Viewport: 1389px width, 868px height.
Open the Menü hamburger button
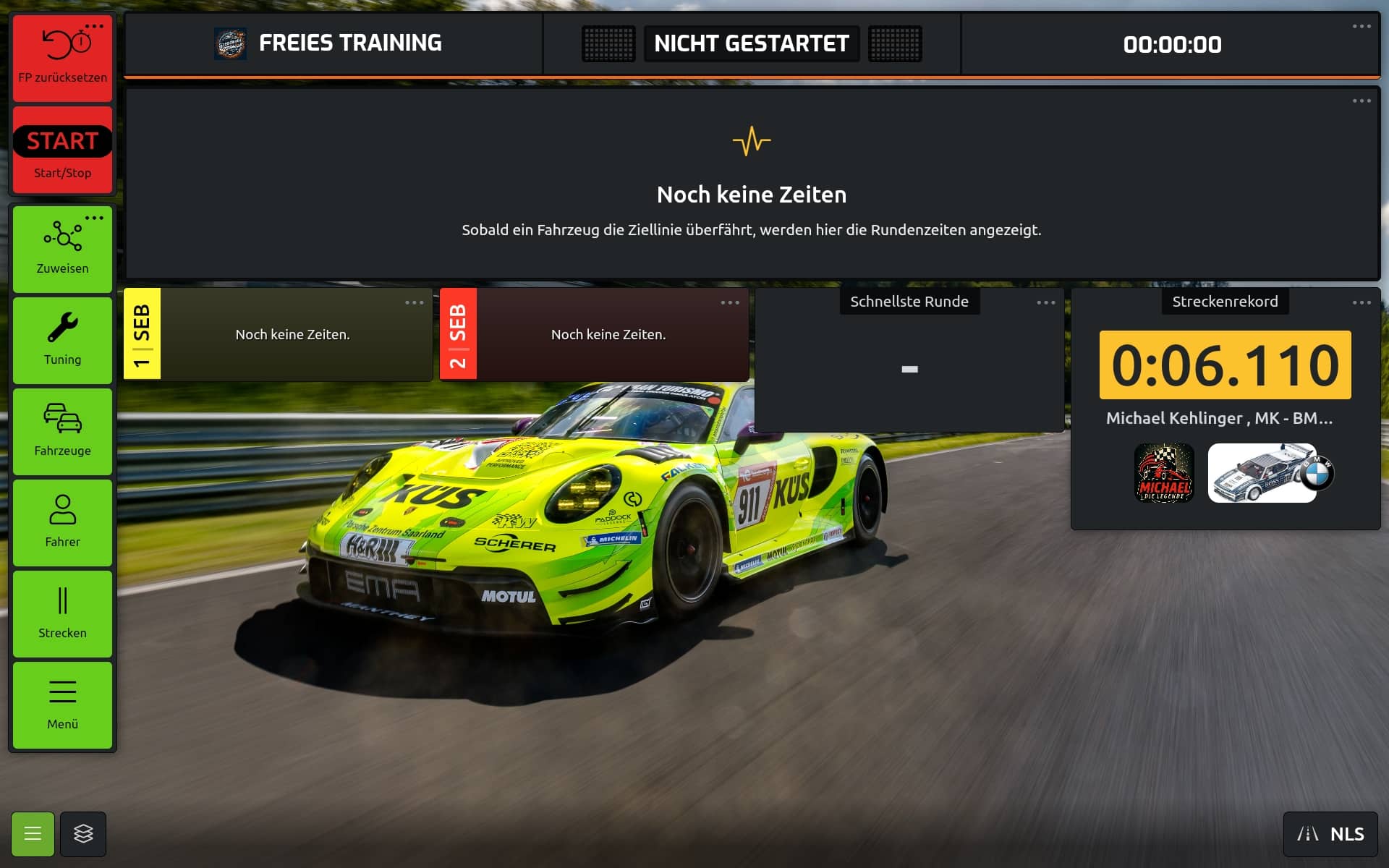(62, 705)
